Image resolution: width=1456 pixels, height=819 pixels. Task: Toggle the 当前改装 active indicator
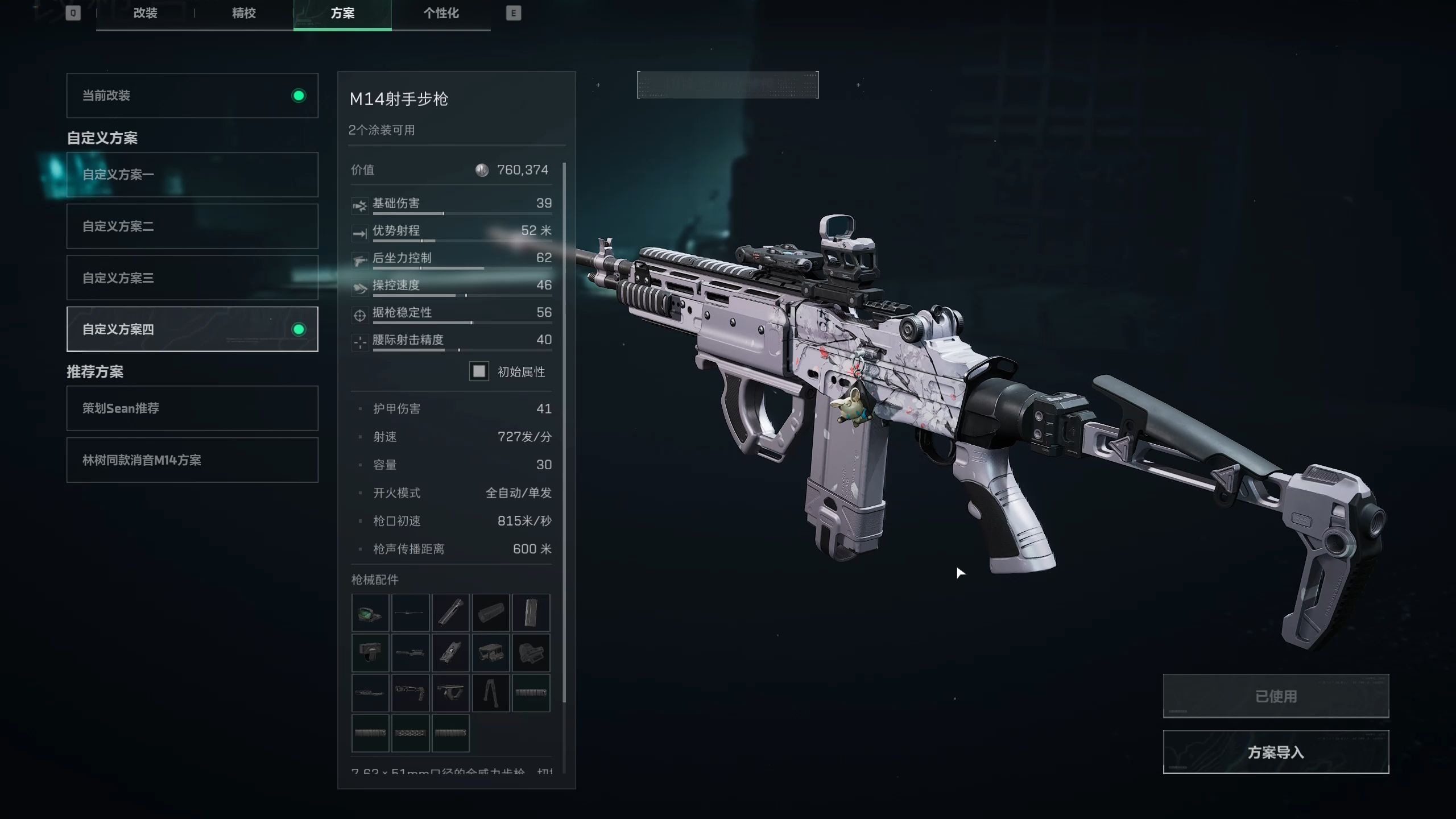point(298,96)
